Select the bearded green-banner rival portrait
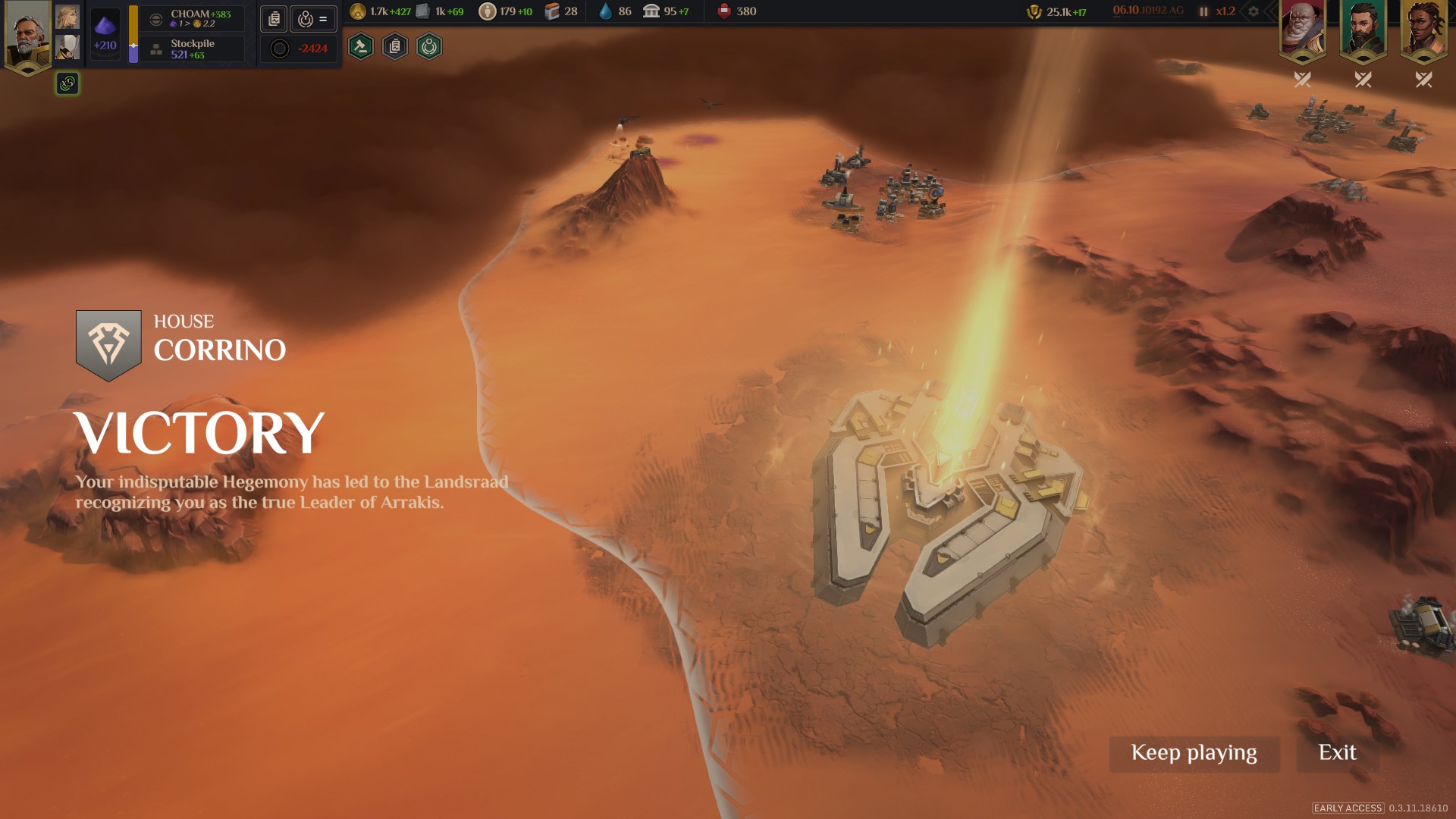This screenshot has height=819, width=1456. click(1363, 30)
